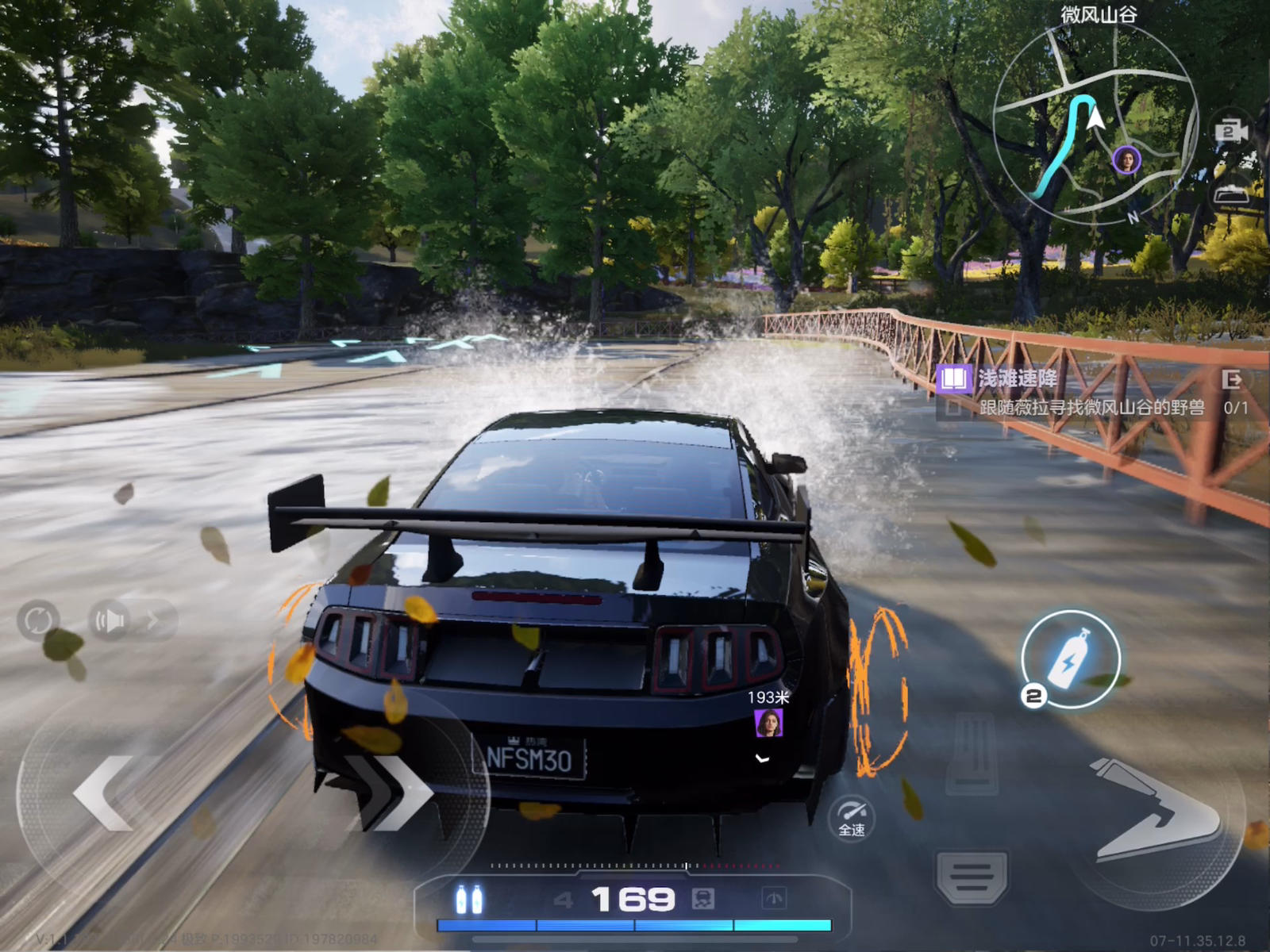Exit the mission via the exit arrow
The width and height of the screenshot is (1270, 952).
(x=1232, y=379)
